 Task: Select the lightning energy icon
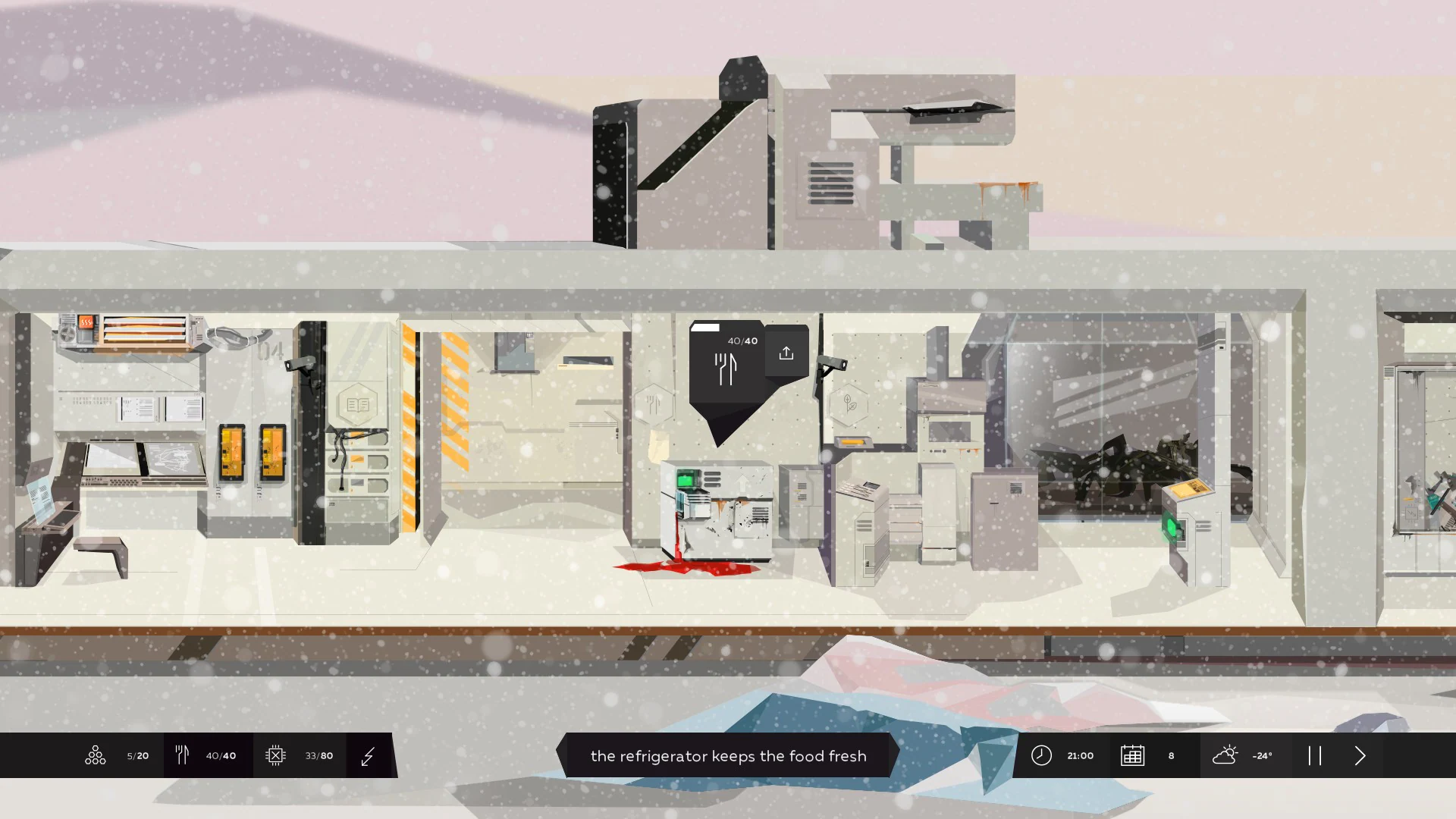[x=369, y=755]
